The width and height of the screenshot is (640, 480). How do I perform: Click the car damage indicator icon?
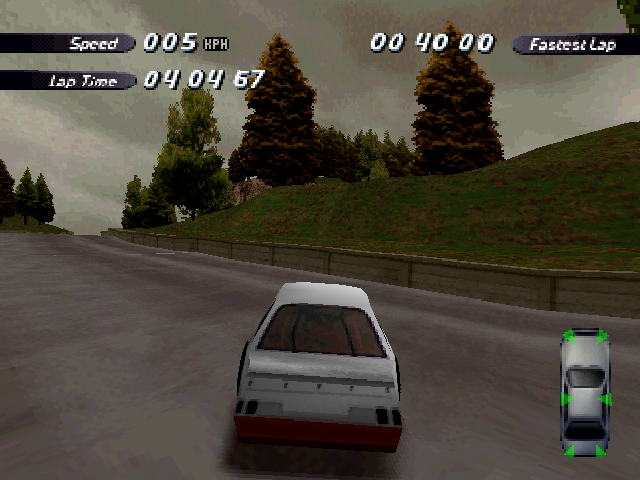pyautogui.click(x=585, y=394)
